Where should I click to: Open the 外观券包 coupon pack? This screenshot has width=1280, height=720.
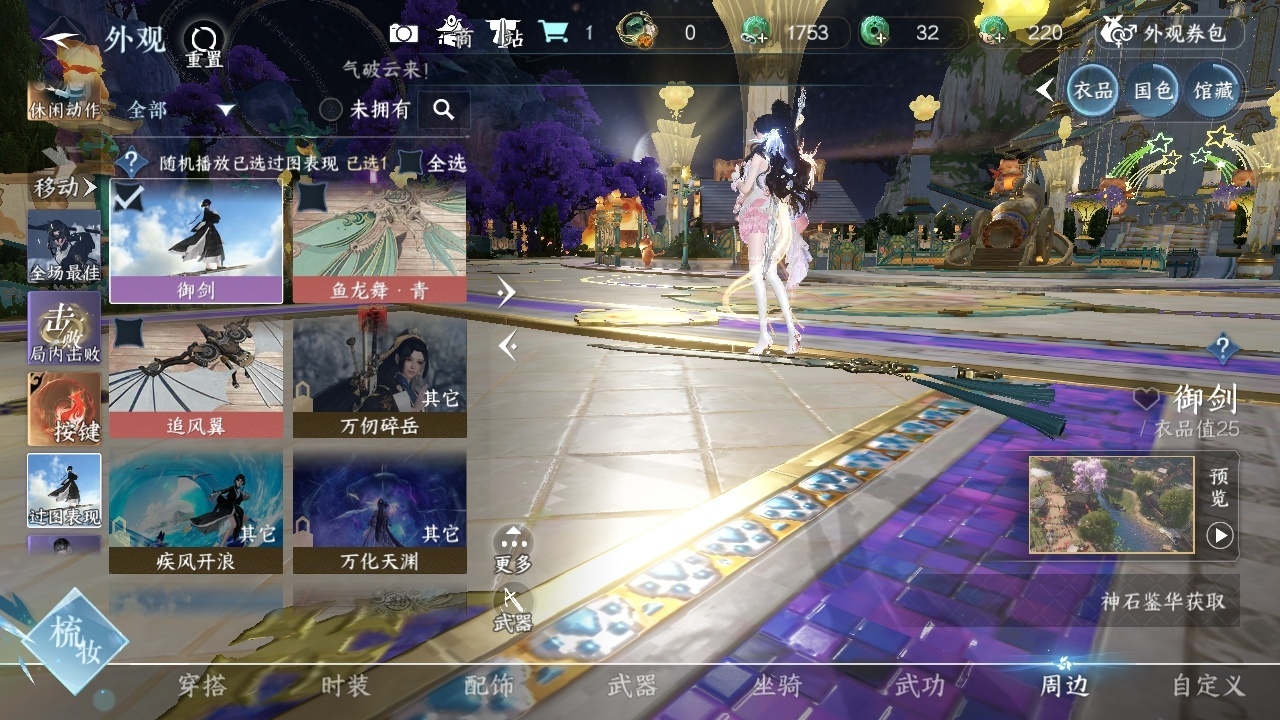click(x=1171, y=33)
